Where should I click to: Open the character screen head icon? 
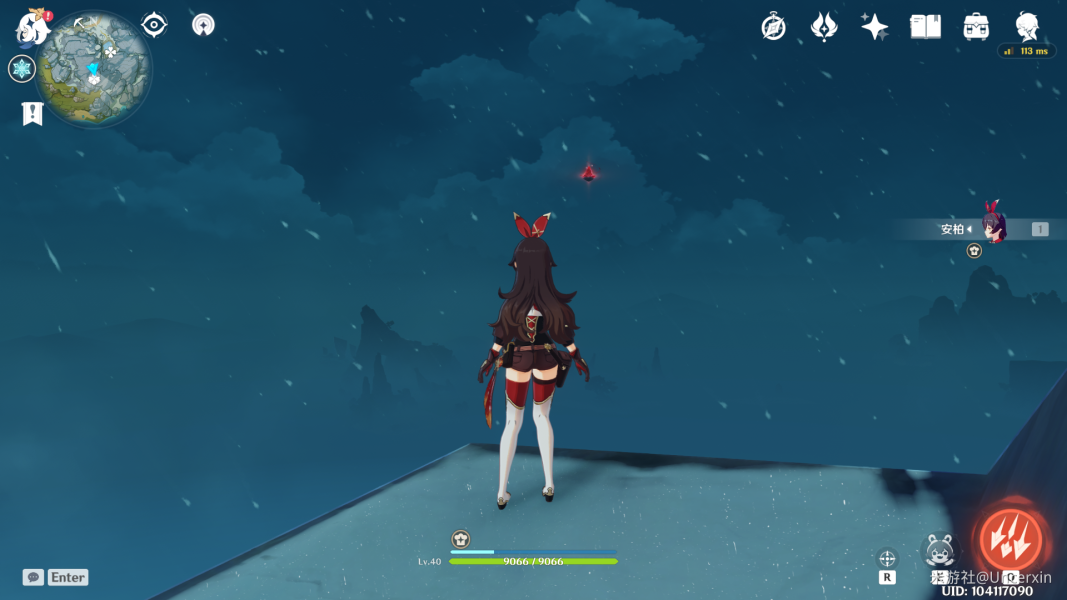[1027, 27]
